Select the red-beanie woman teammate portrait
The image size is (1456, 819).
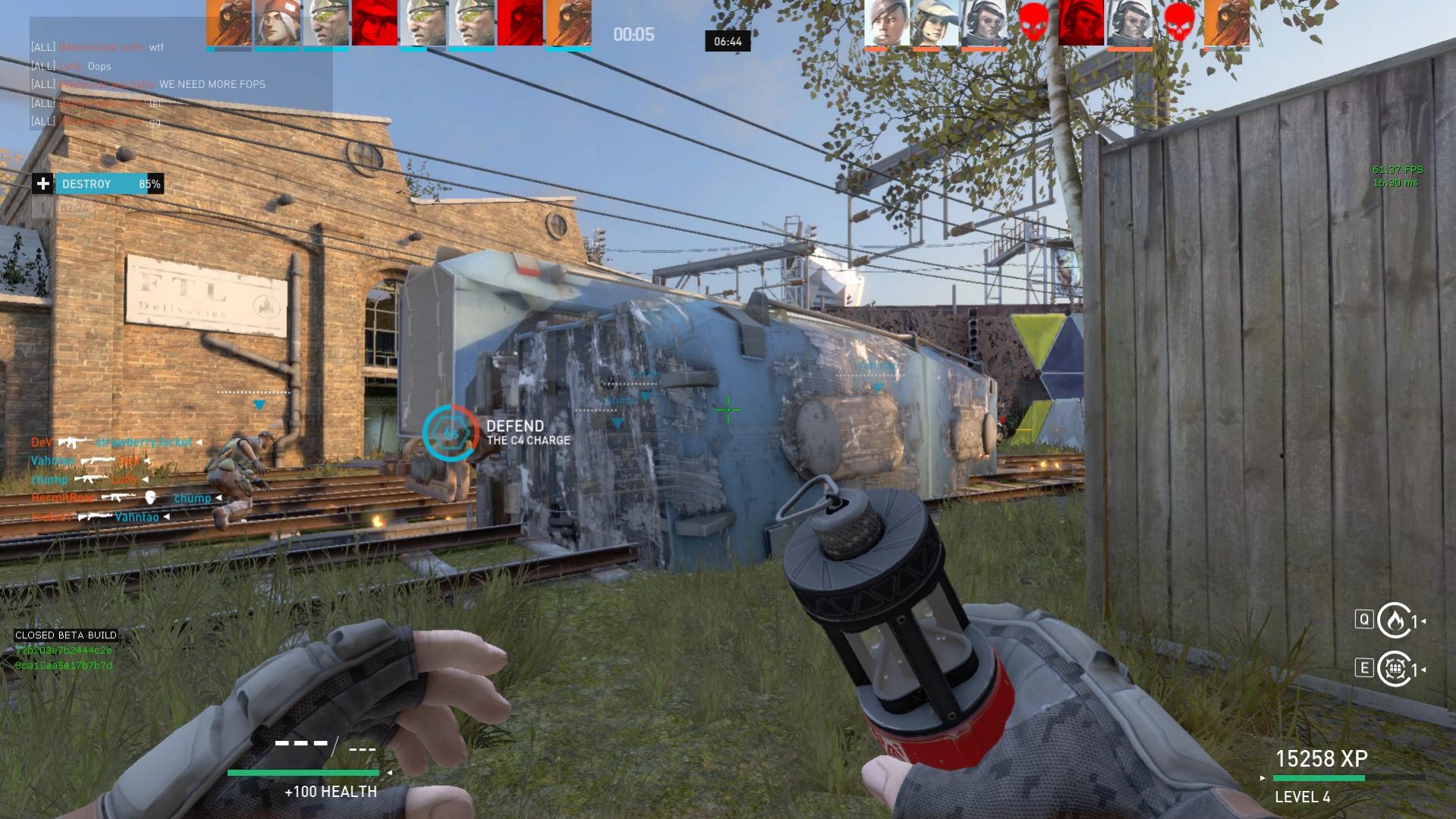[x=277, y=23]
